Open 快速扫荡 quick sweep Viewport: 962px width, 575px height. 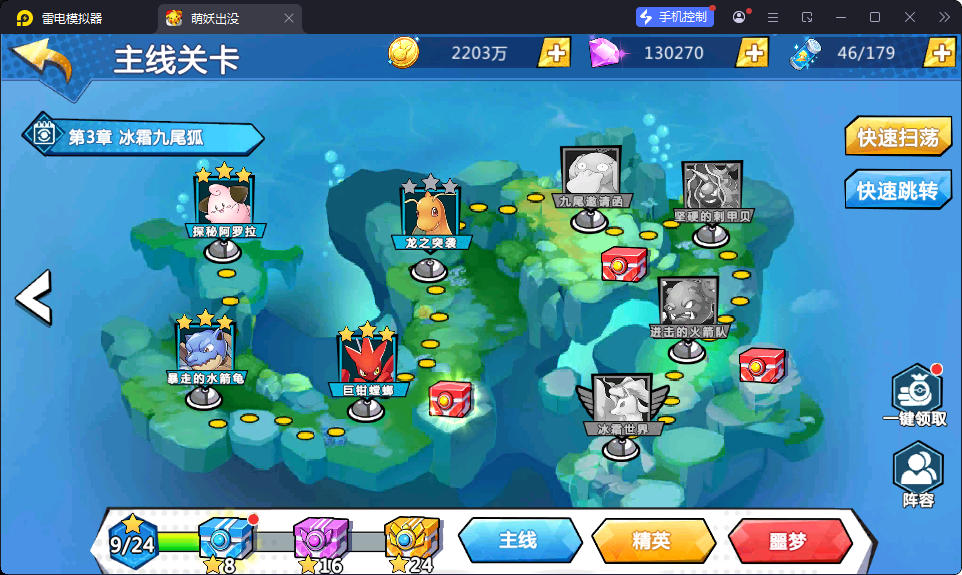point(898,137)
